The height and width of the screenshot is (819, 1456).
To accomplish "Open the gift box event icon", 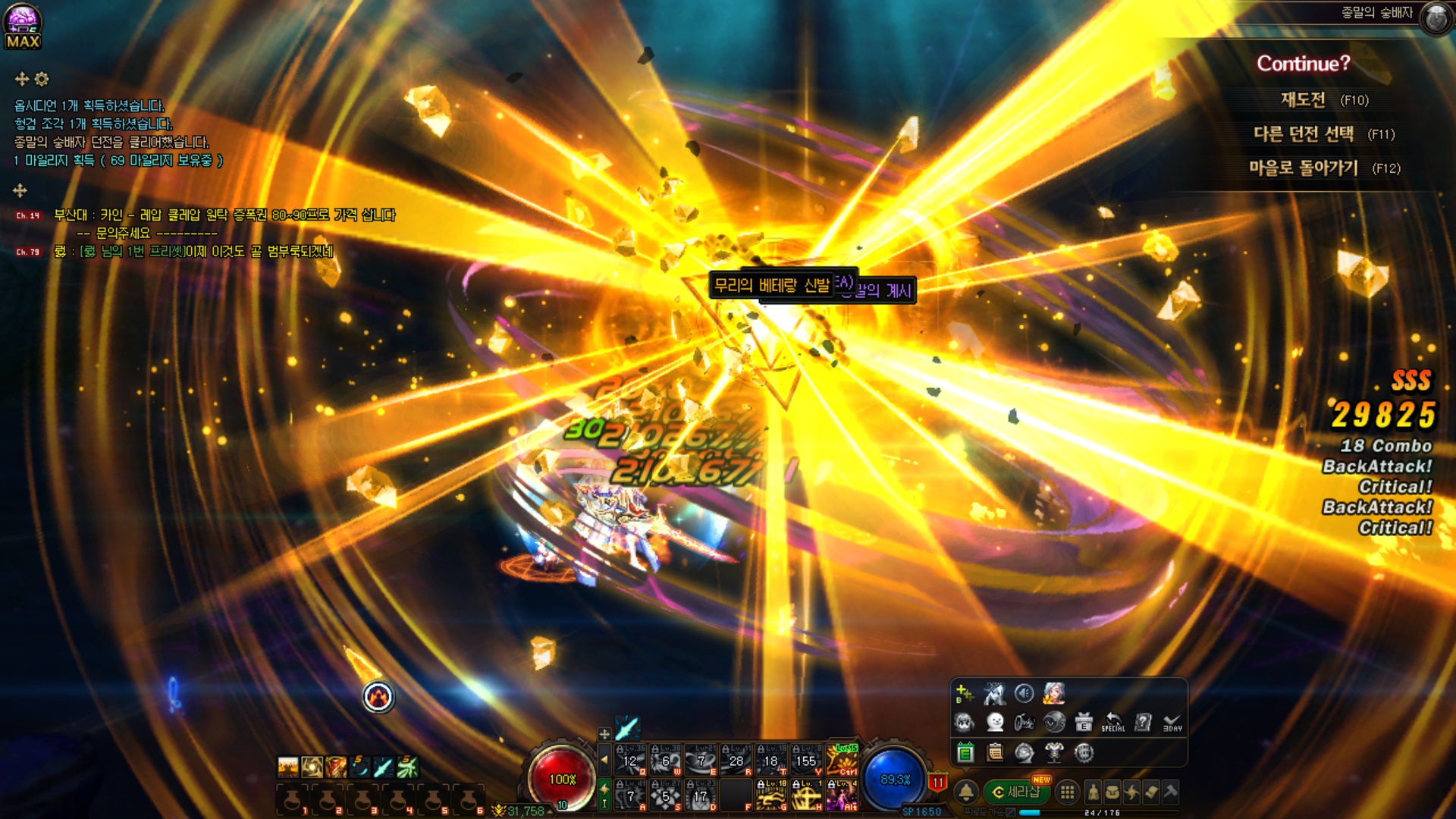I will click(x=1084, y=722).
